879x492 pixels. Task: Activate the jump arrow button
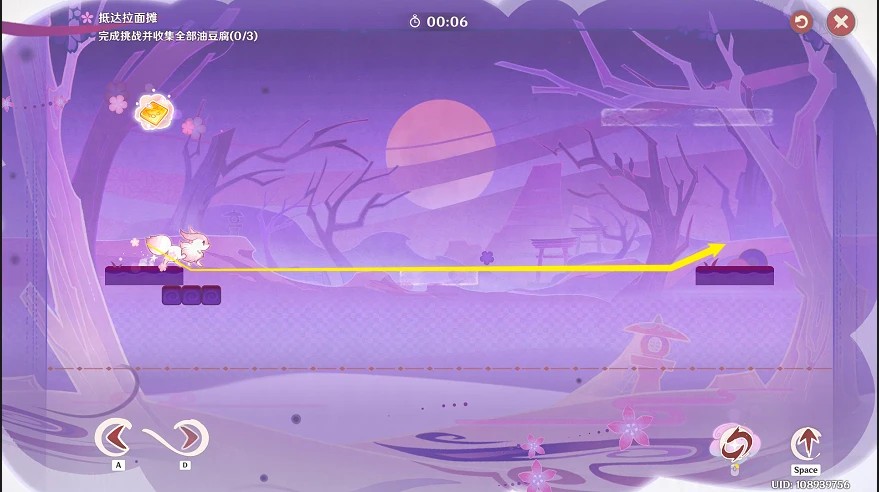[805, 443]
